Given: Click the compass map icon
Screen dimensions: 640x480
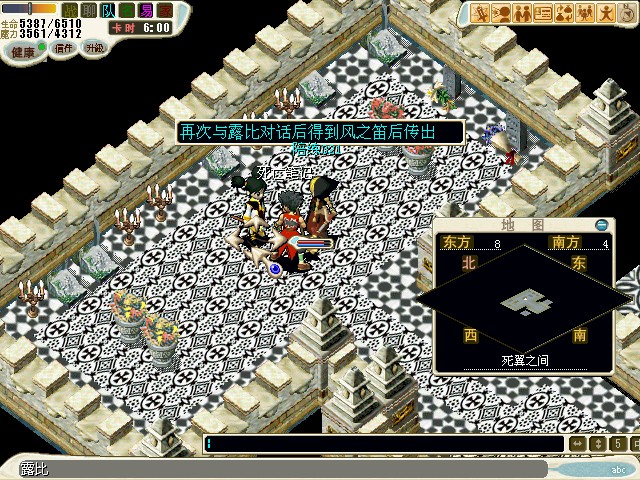Looking at the screenshot, I should pyautogui.click(x=625, y=13).
